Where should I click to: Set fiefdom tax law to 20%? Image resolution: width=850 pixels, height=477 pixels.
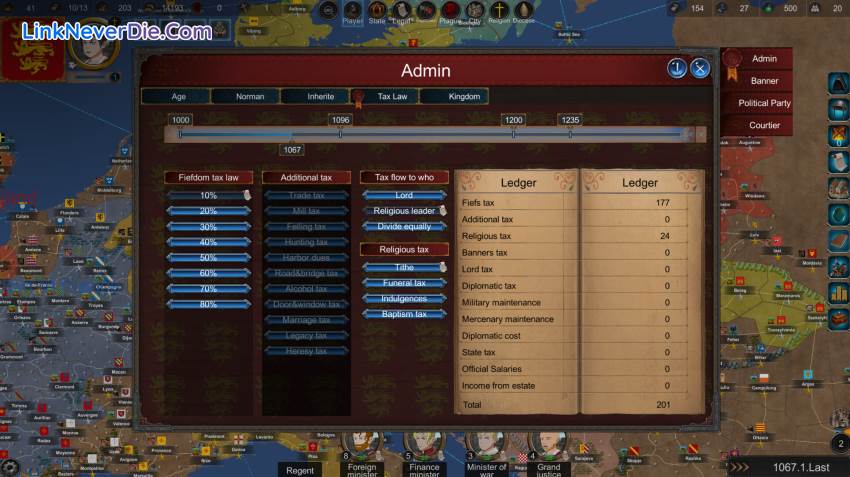coord(208,211)
